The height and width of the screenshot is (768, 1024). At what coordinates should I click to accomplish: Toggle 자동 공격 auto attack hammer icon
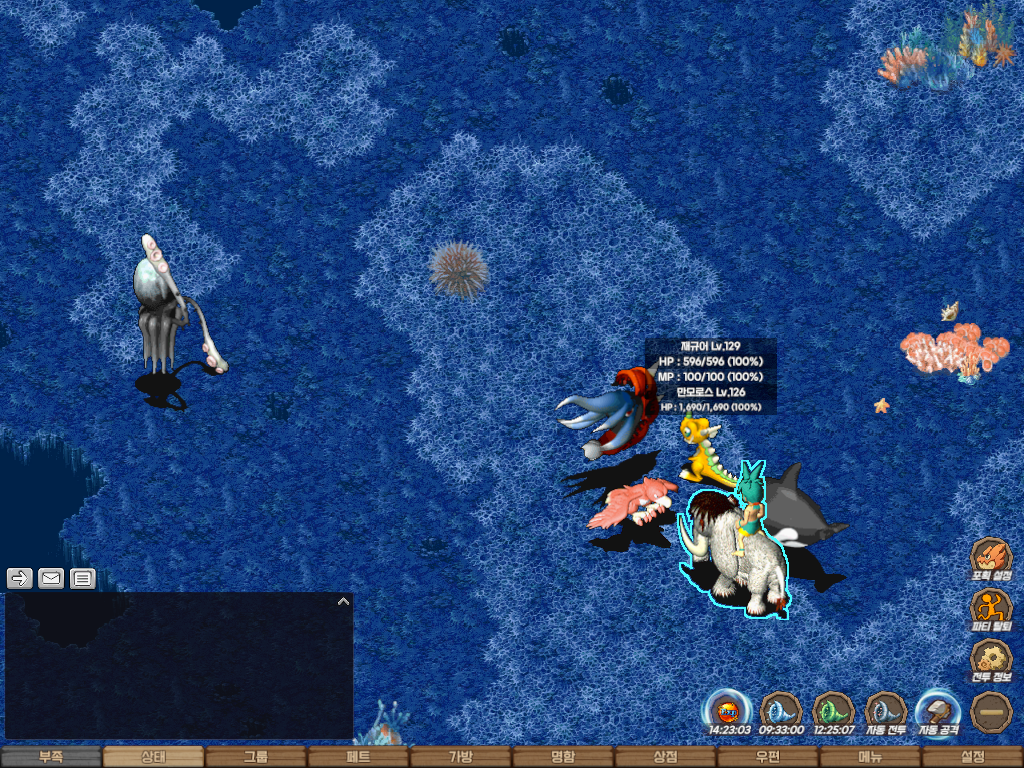(938, 711)
